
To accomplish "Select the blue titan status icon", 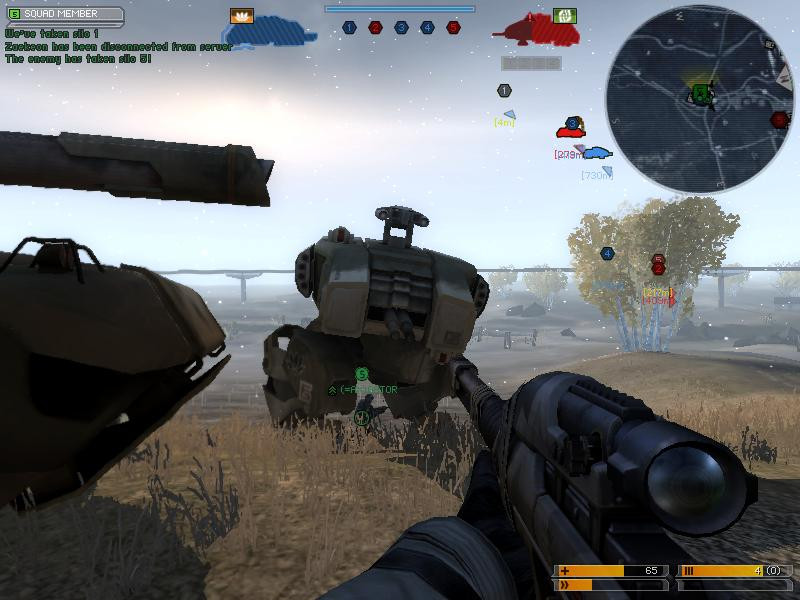I will click(x=270, y=32).
